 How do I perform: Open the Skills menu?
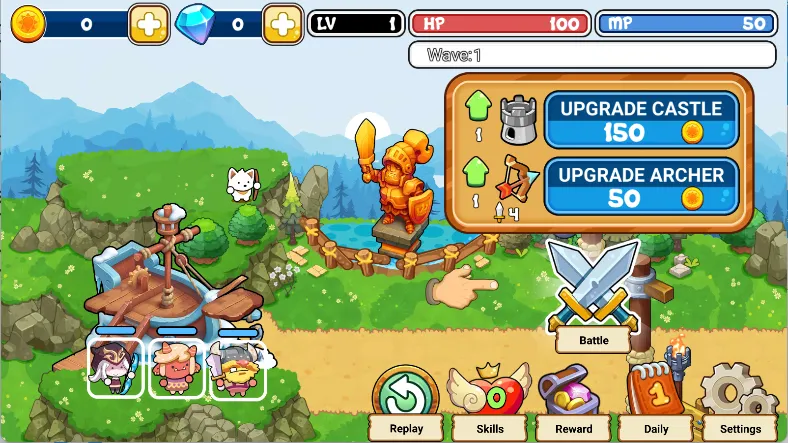pos(490,404)
